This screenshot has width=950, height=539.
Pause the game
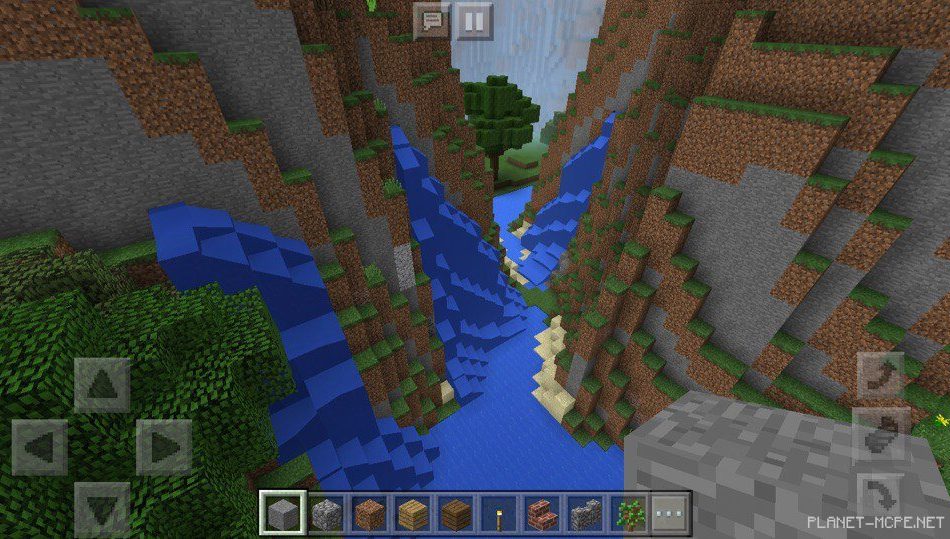(475, 20)
